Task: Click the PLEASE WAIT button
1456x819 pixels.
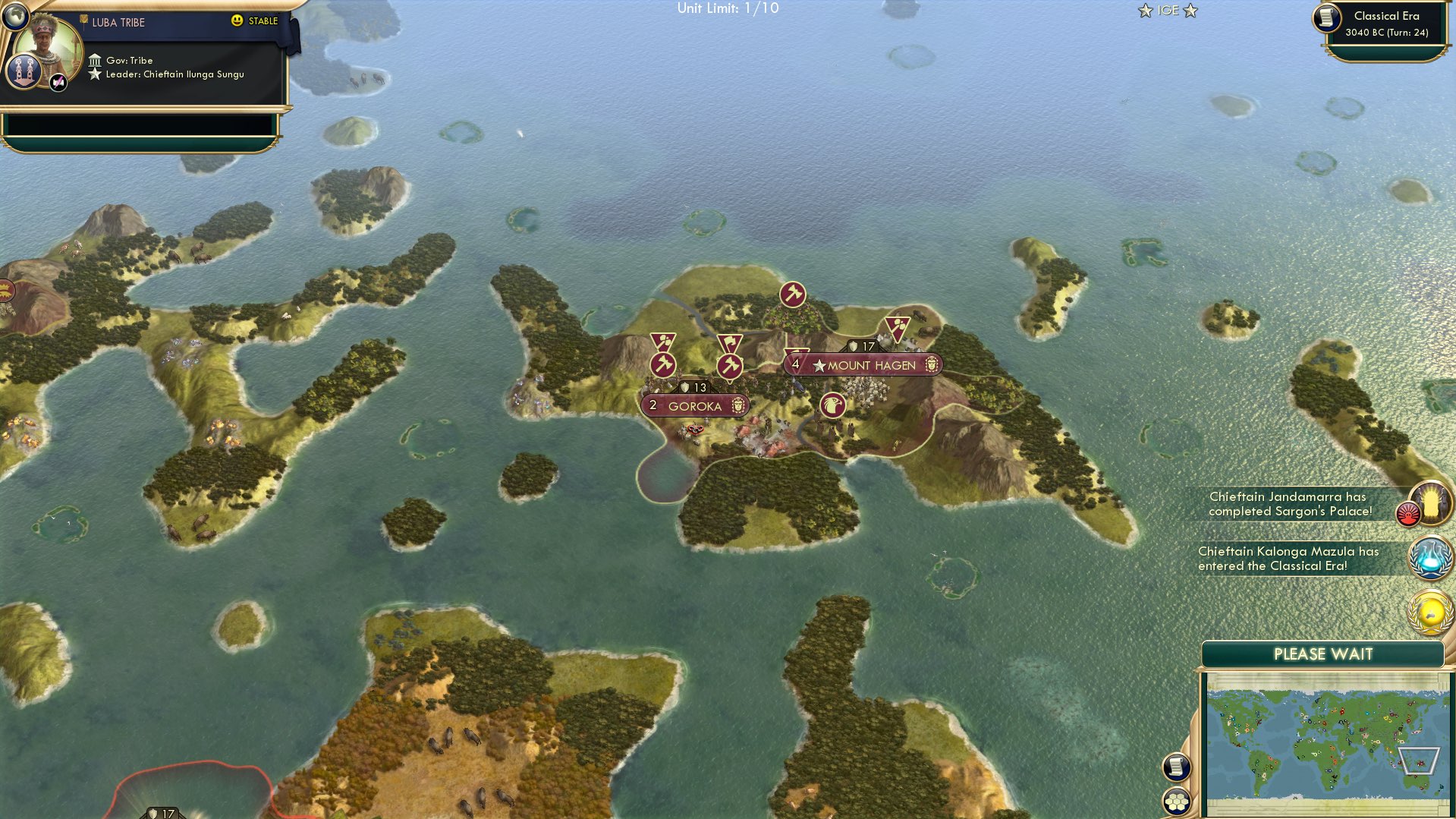Action: click(1322, 654)
